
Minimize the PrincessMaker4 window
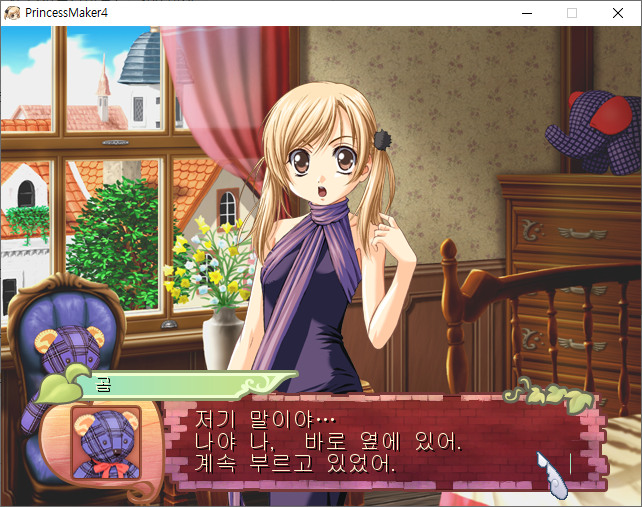click(x=526, y=13)
